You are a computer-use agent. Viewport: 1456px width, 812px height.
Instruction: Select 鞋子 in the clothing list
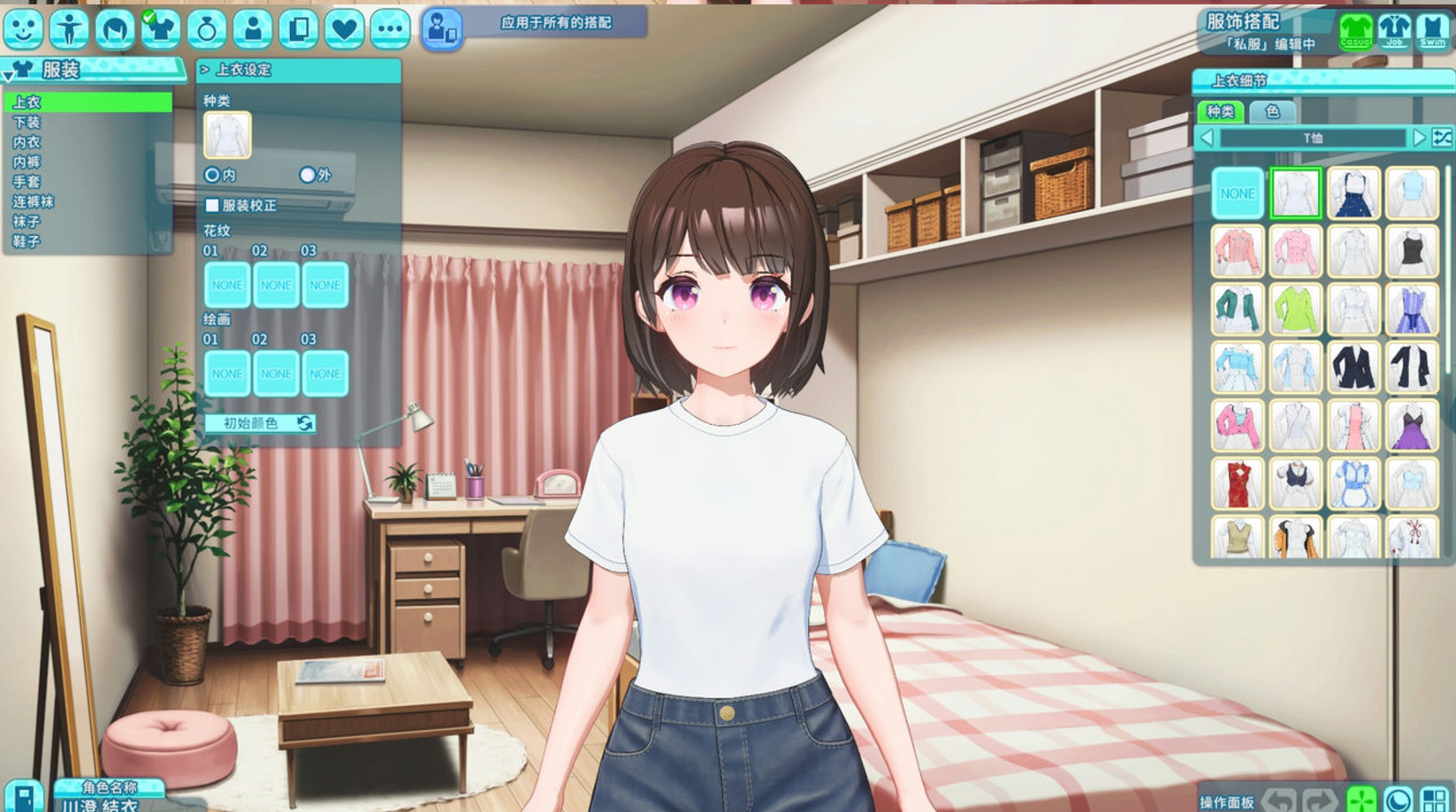[27, 241]
